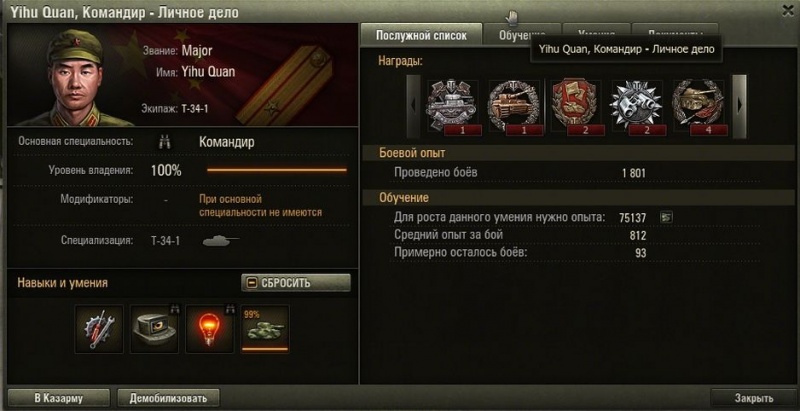Click the Tiger tank wreath medal
The image size is (800, 411).
[513, 104]
